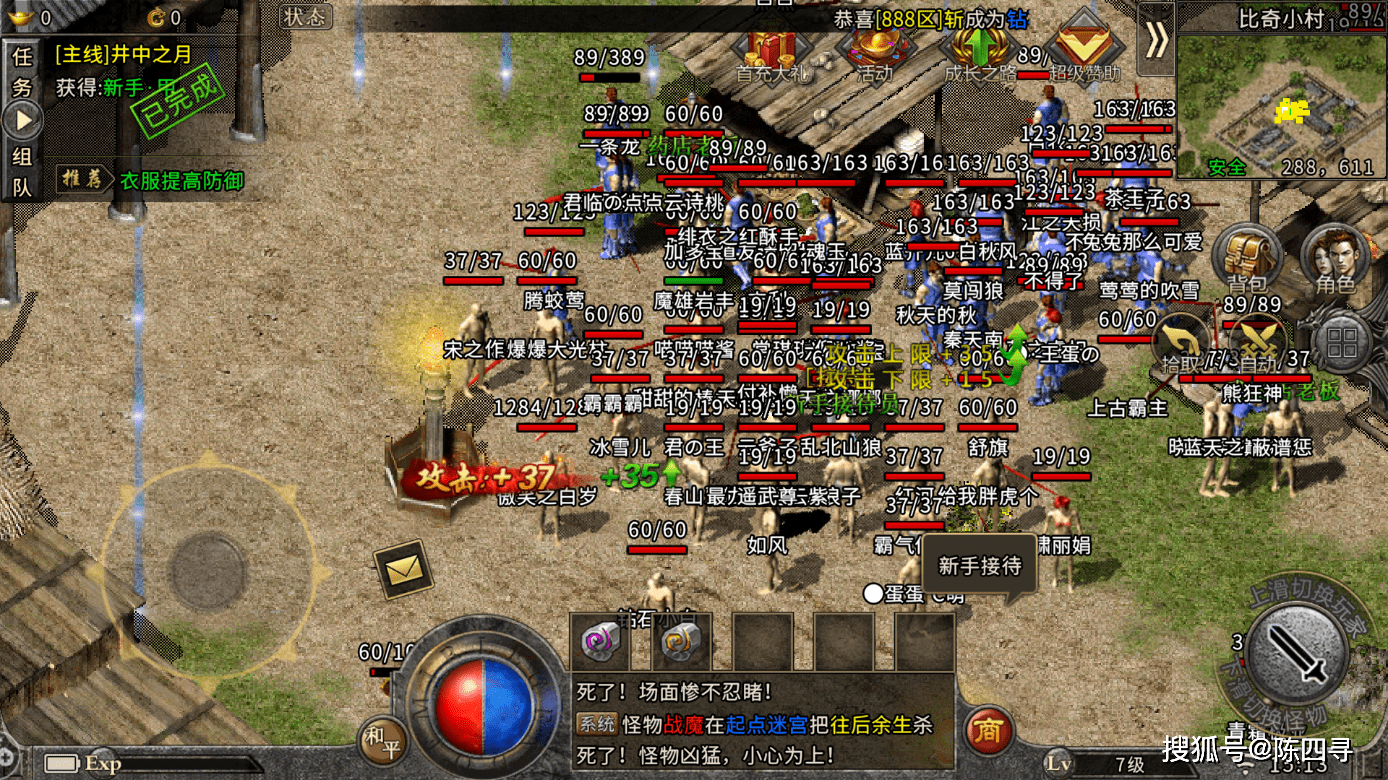Open the 背包 backpack
This screenshot has width=1388, height=780.
pos(1246,258)
